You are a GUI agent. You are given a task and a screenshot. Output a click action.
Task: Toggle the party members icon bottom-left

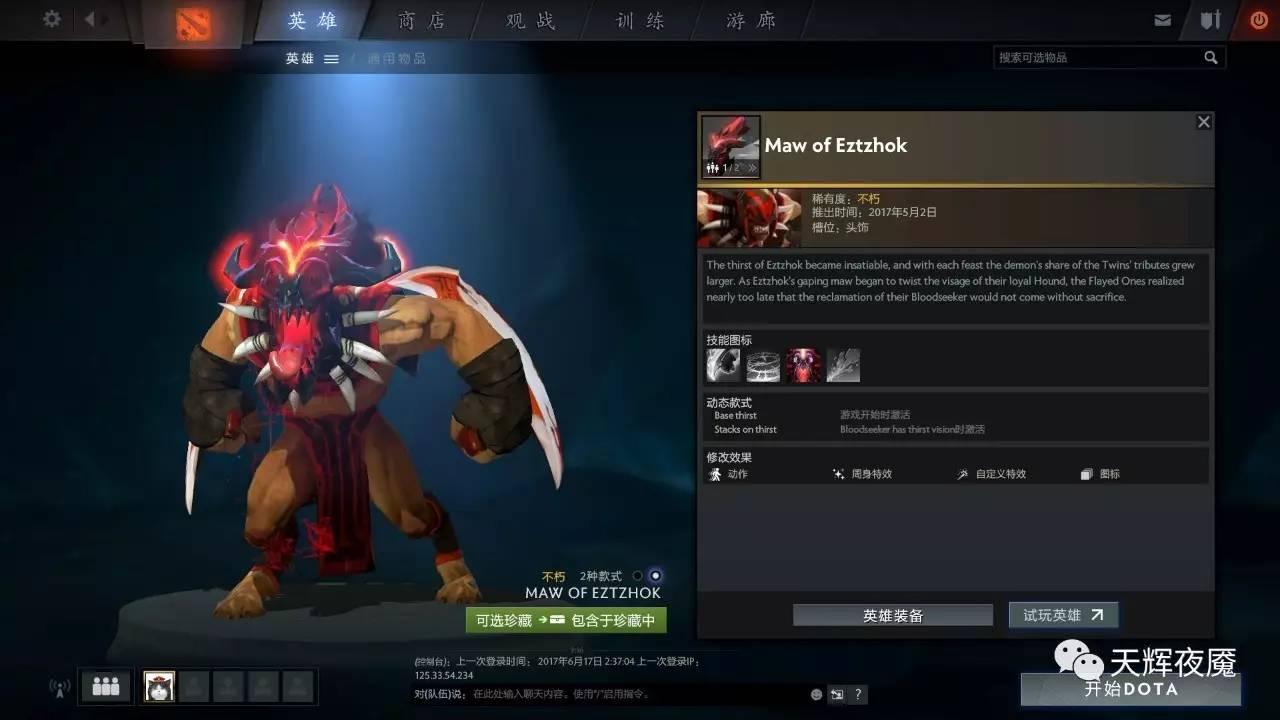click(105, 686)
